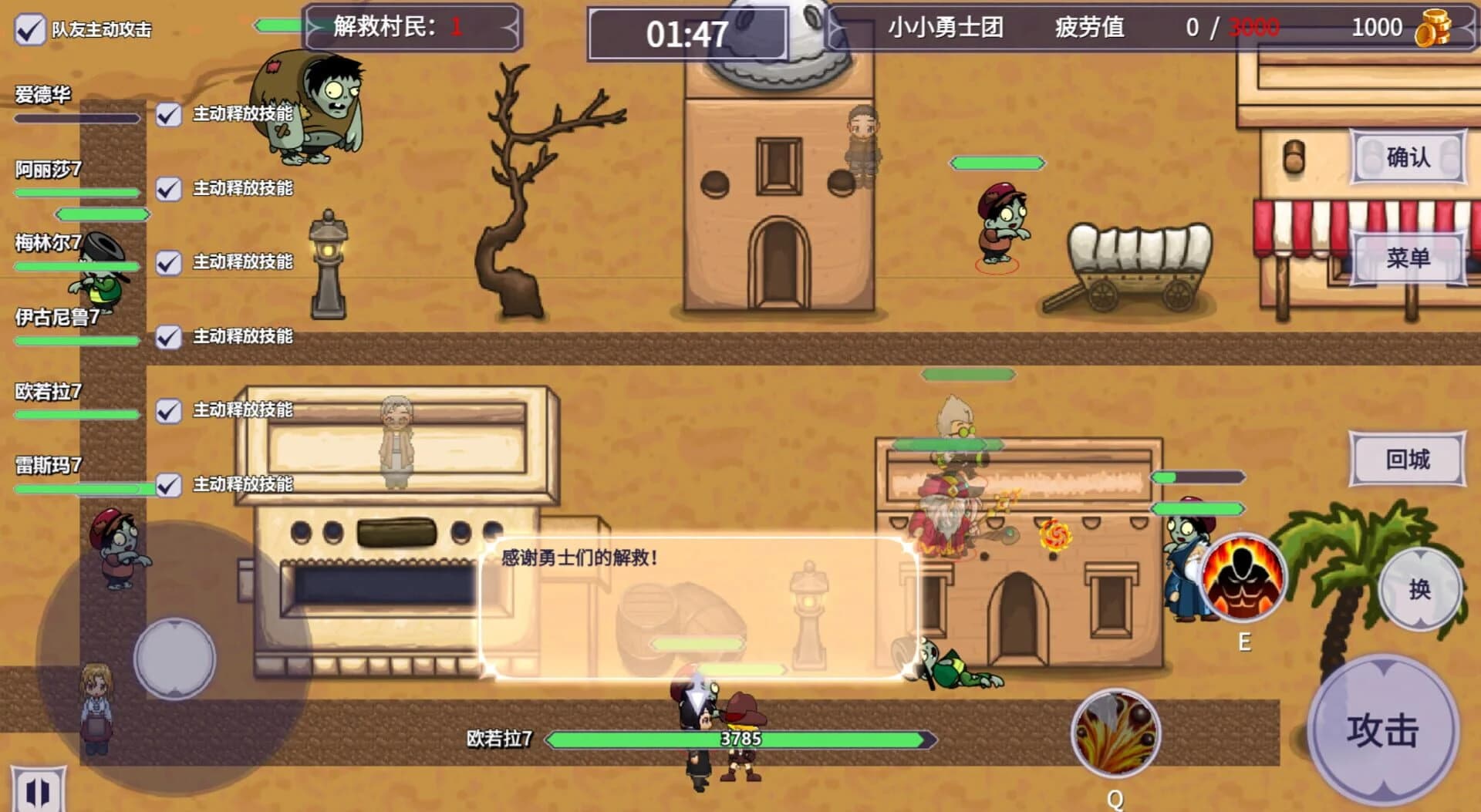Toggle 主动释放技能 for 雷斯玛7
The image size is (1481, 812).
click(165, 485)
